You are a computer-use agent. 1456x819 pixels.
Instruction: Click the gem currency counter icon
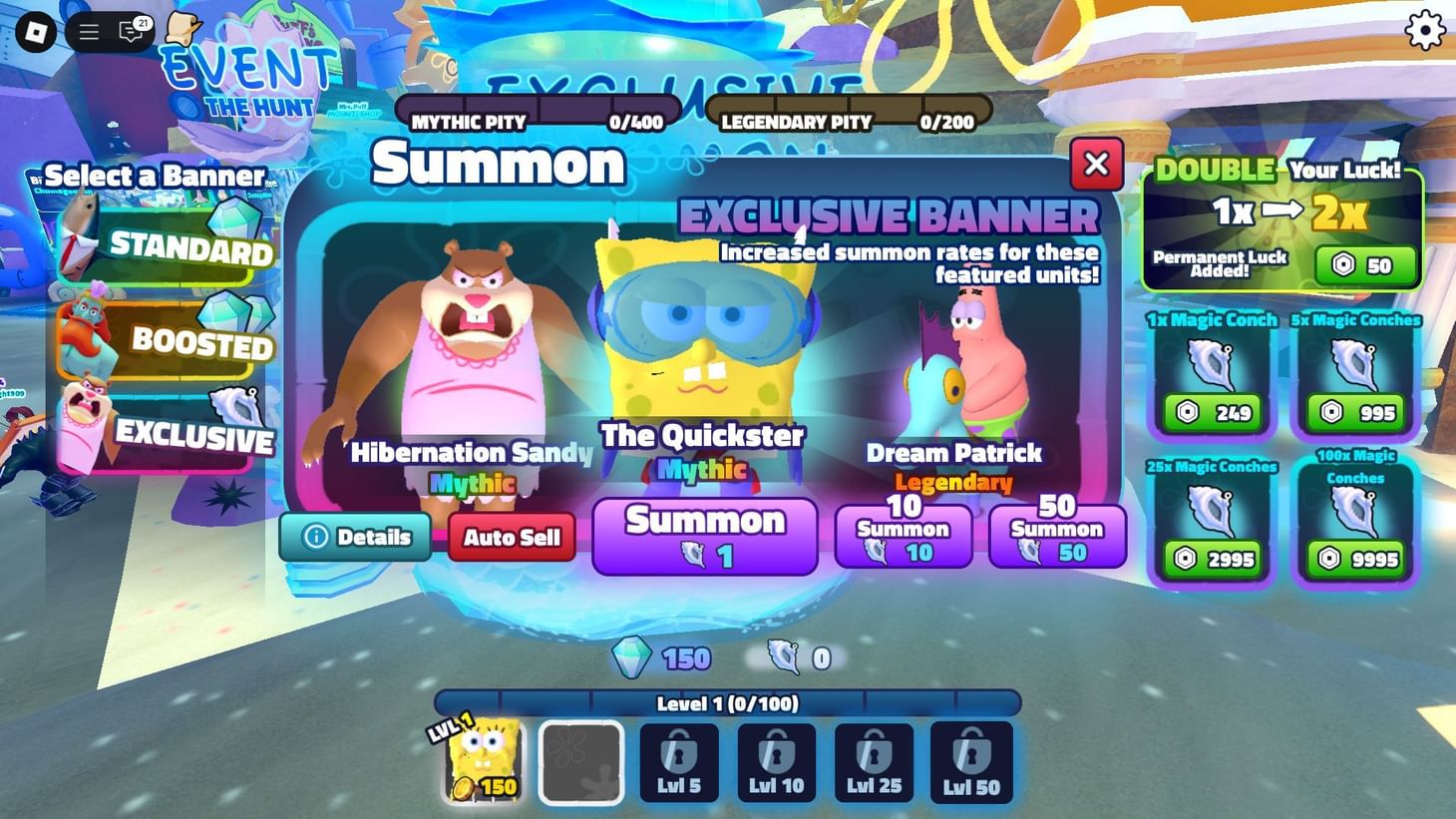point(630,658)
